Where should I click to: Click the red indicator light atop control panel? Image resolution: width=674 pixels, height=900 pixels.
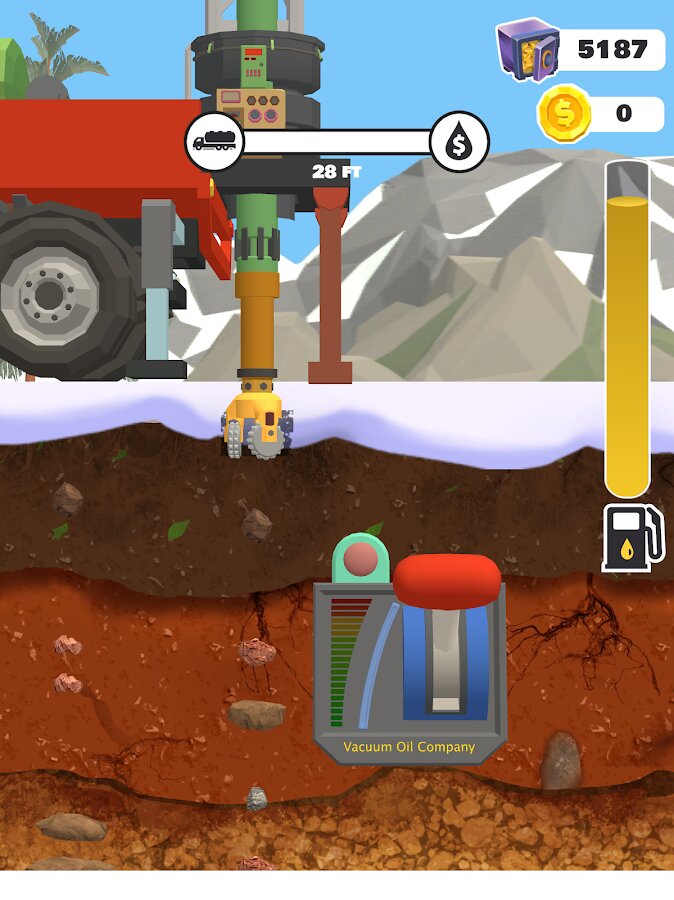click(x=360, y=559)
